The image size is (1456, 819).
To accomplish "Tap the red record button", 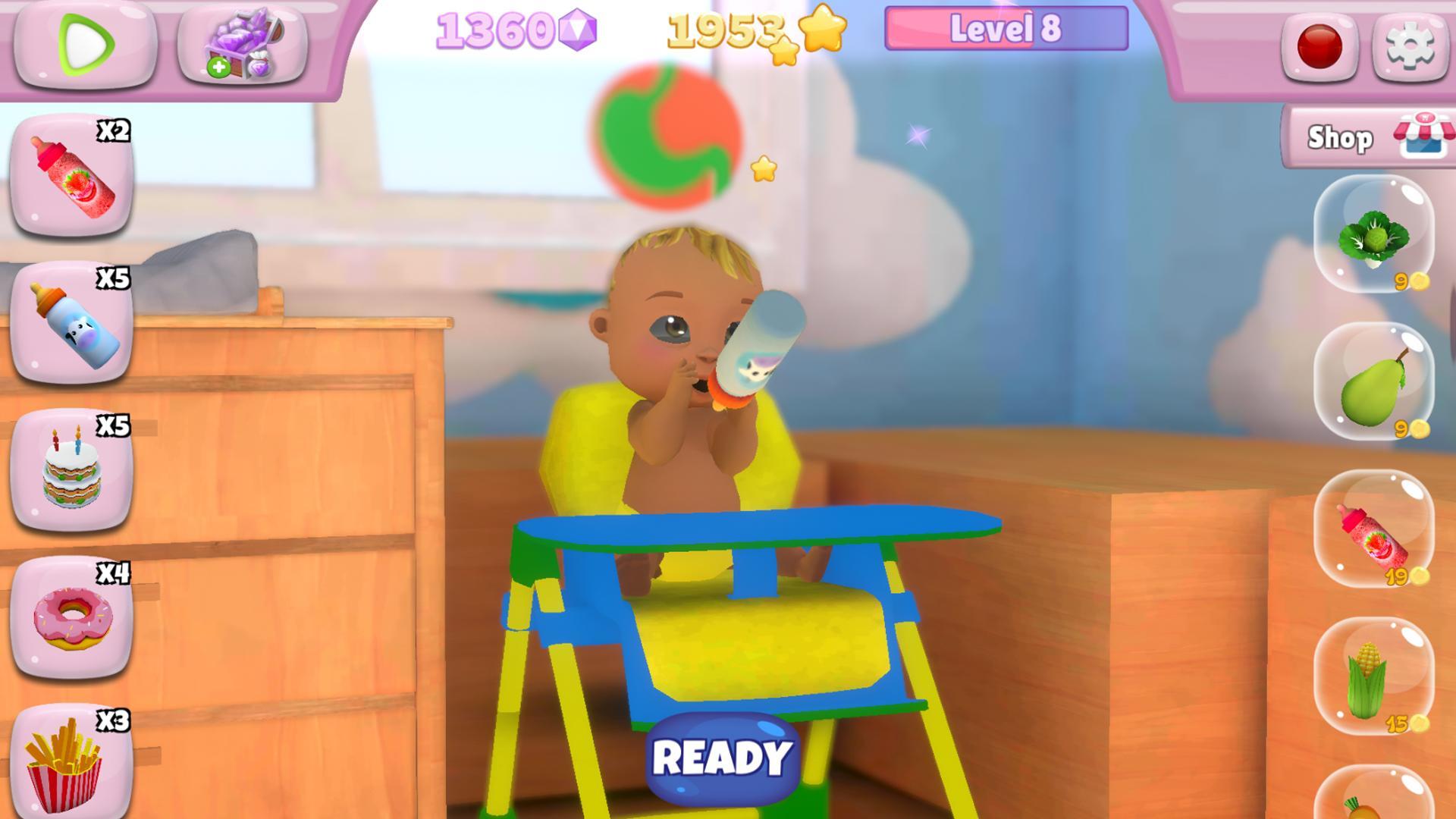I will (1319, 45).
